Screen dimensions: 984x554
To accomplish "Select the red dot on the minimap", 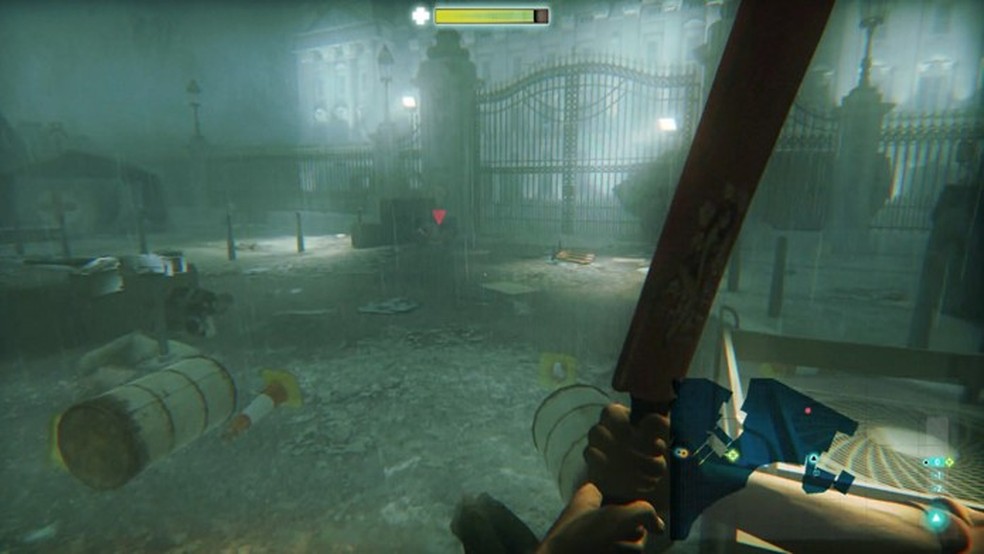I will (808, 410).
